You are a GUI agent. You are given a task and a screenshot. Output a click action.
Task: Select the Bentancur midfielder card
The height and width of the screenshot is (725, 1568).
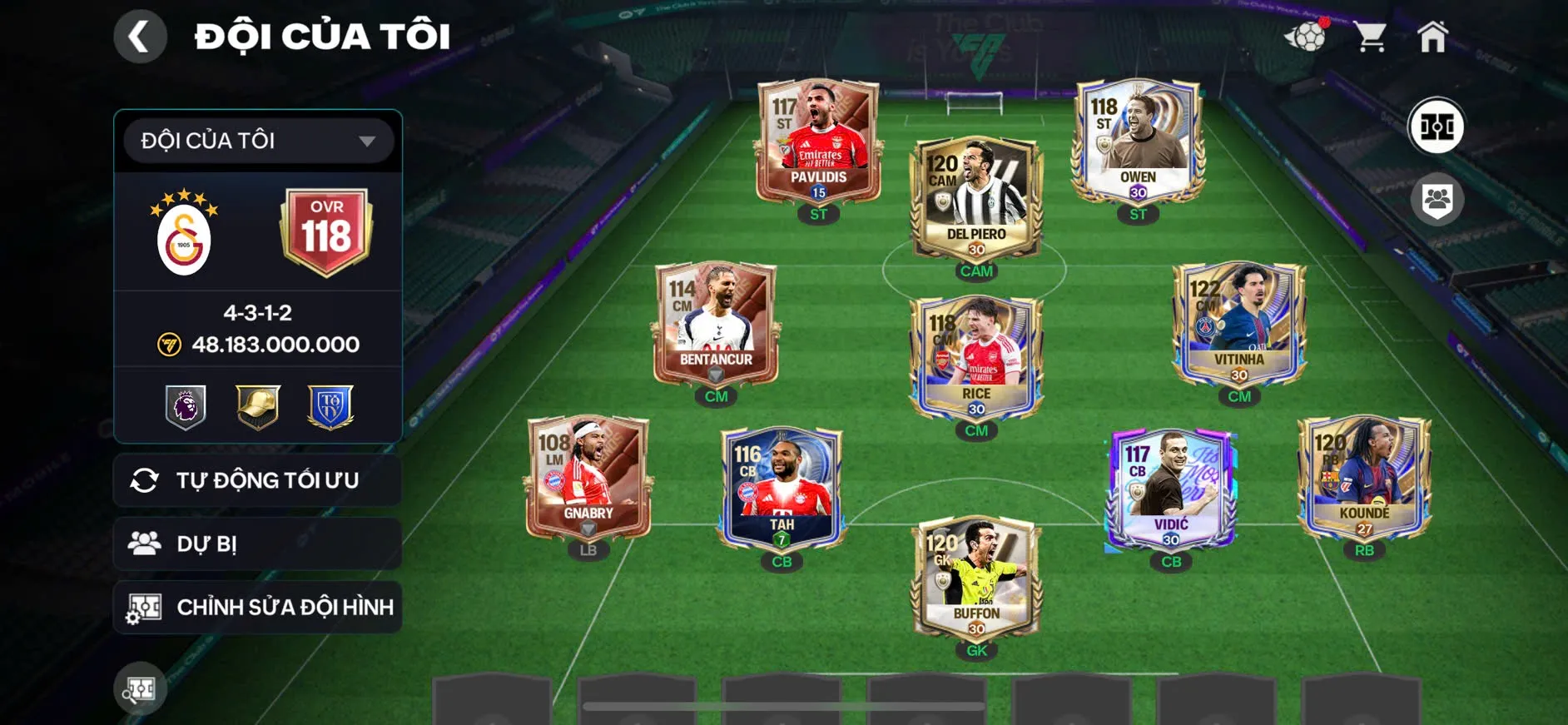click(x=716, y=325)
